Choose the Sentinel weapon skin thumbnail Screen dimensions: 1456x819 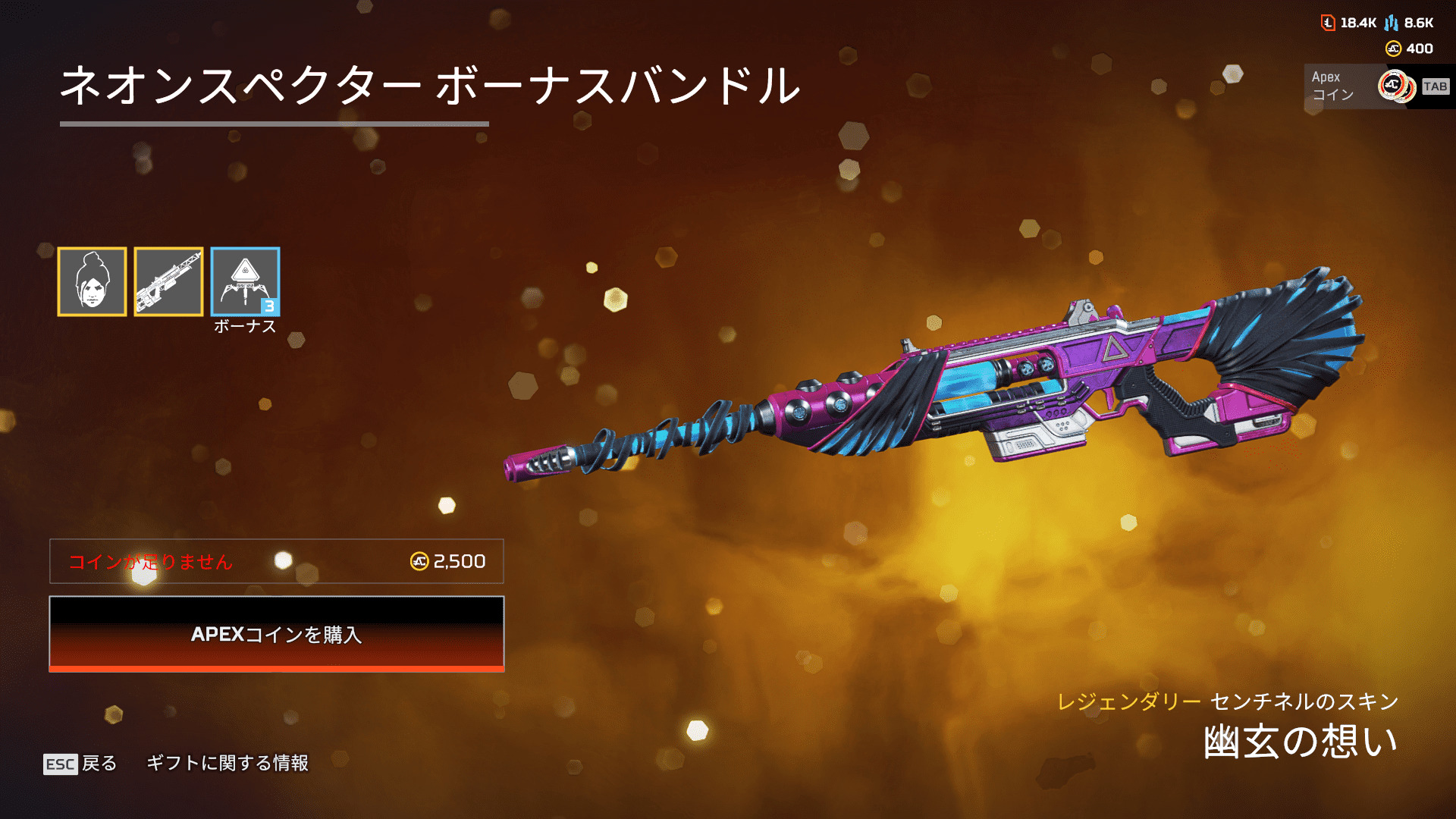tap(168, 281)
